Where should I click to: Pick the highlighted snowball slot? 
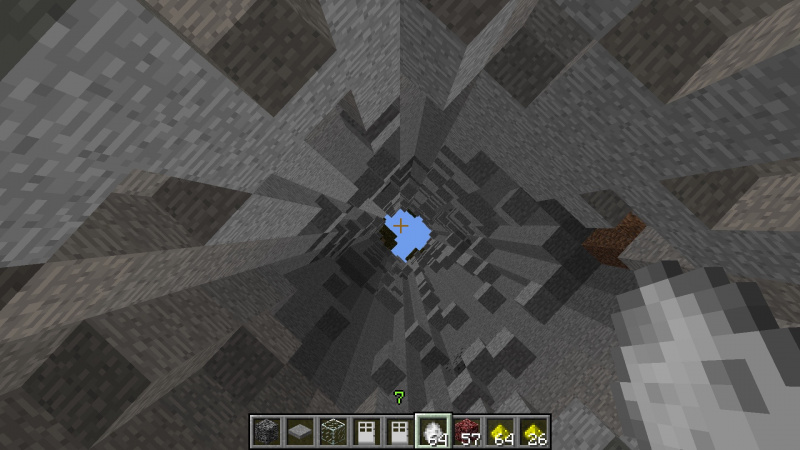tap(432, 431)
